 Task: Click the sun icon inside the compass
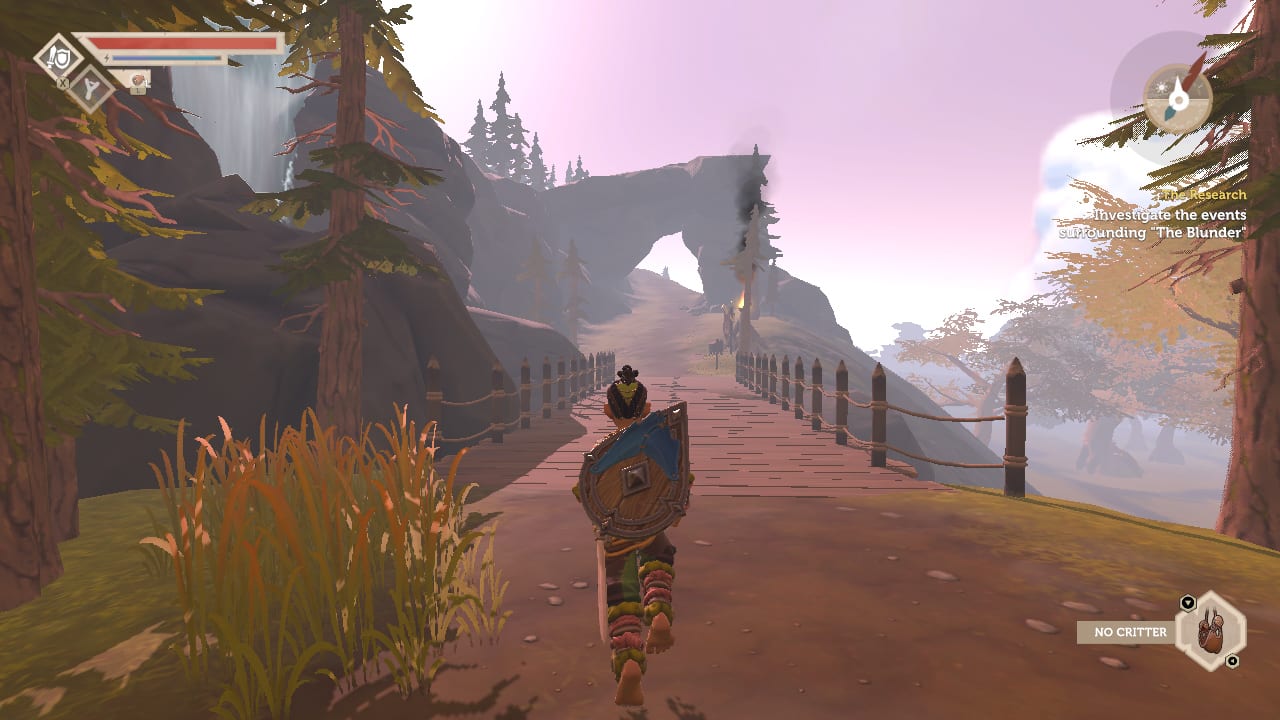click(1161, 88)
